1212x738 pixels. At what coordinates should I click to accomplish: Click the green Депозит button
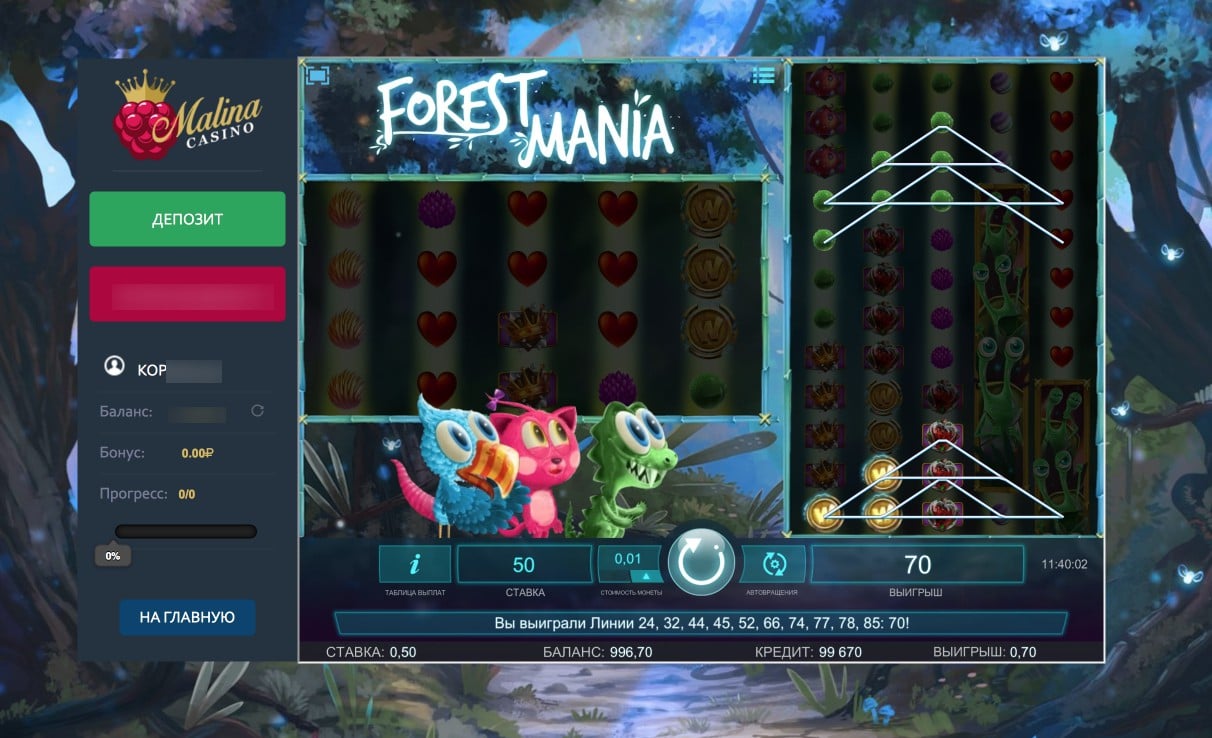[187, 219]
